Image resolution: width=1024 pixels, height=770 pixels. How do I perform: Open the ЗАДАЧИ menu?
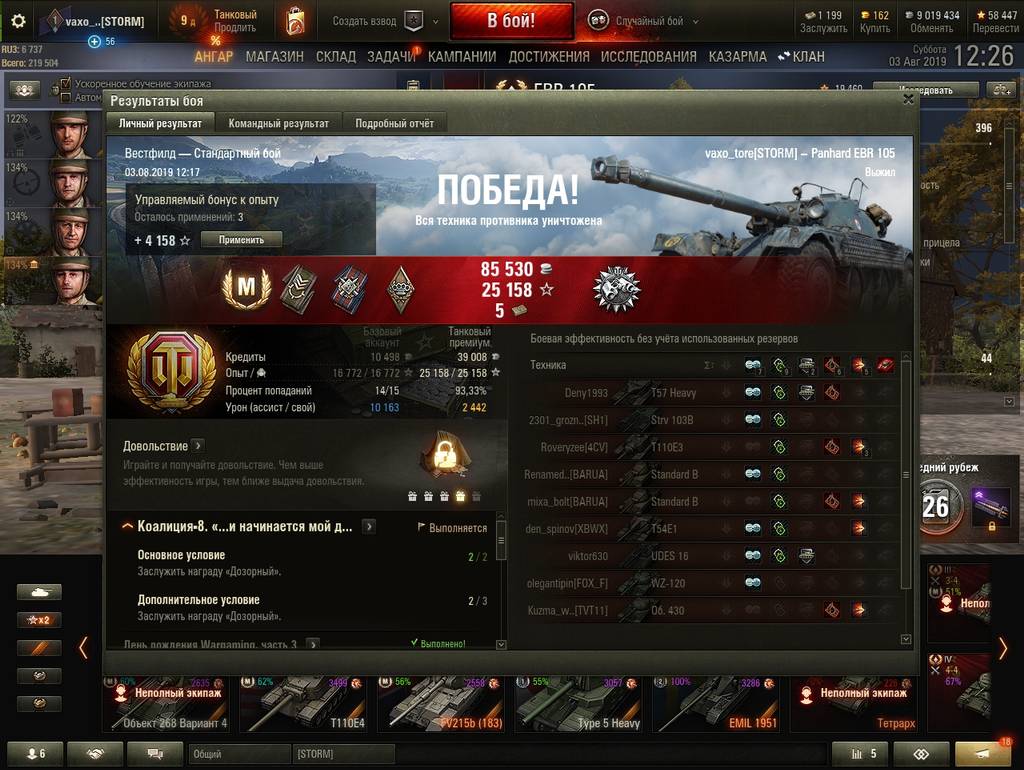391,57
